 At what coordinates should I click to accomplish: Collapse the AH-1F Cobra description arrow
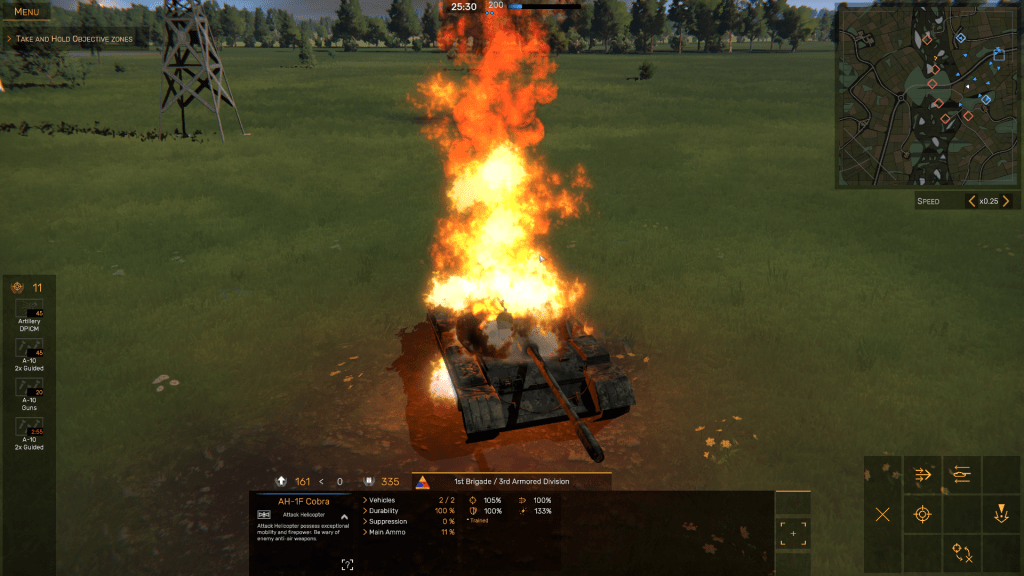[x=344, y=517]
